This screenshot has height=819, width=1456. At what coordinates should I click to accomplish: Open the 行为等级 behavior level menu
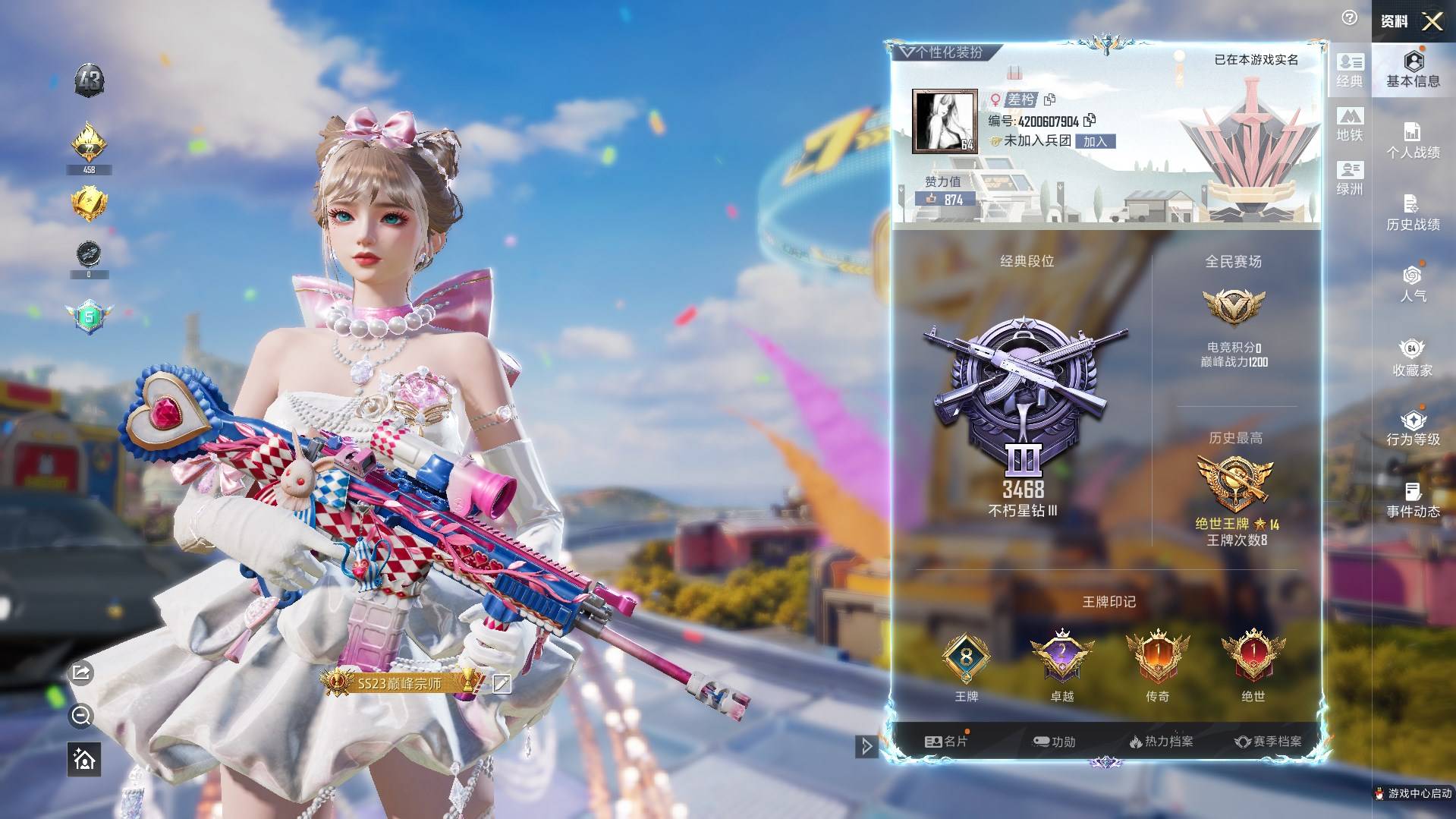coord(1413,428)
